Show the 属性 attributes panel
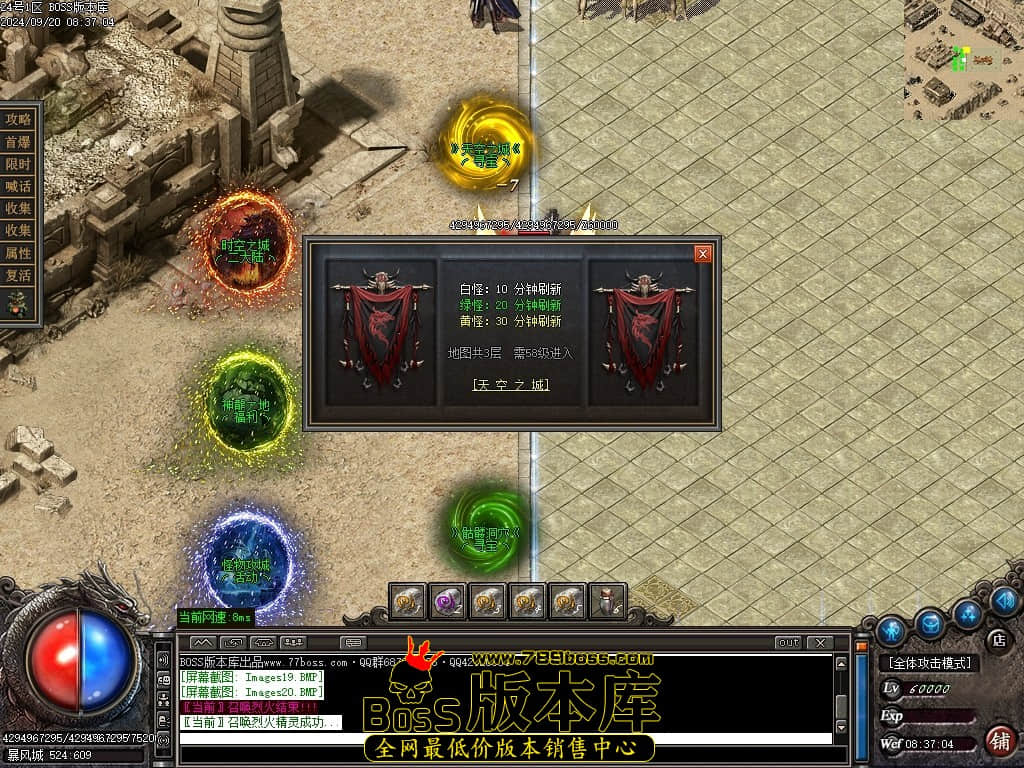Image resolution: width=1024 pixels, height=768 pixels. click(x=19, y=253)
